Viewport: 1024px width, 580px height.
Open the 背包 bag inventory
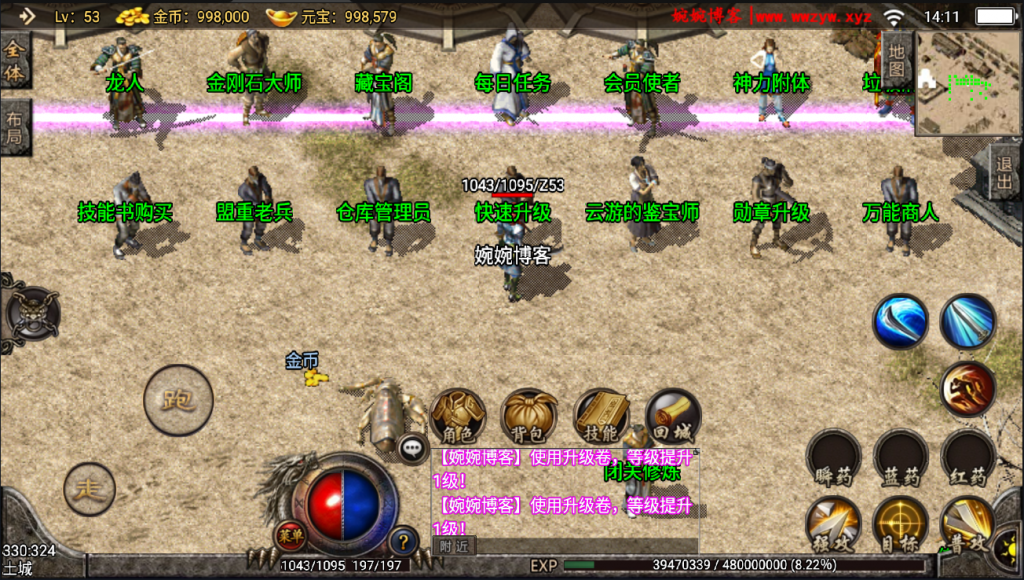(530, 416)
